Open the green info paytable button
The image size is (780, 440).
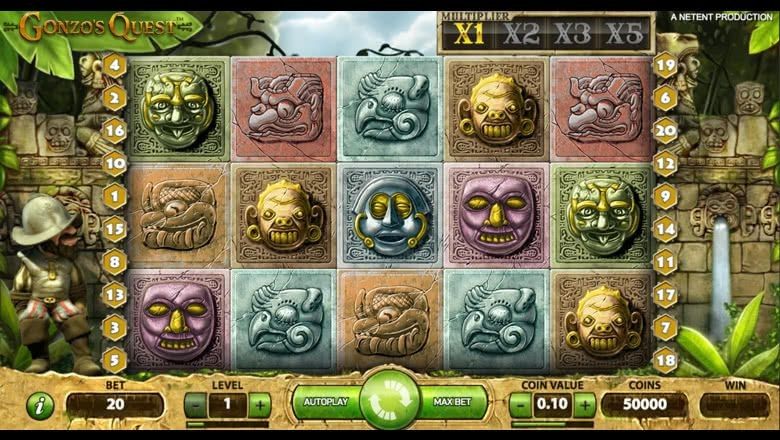point(40,405)
